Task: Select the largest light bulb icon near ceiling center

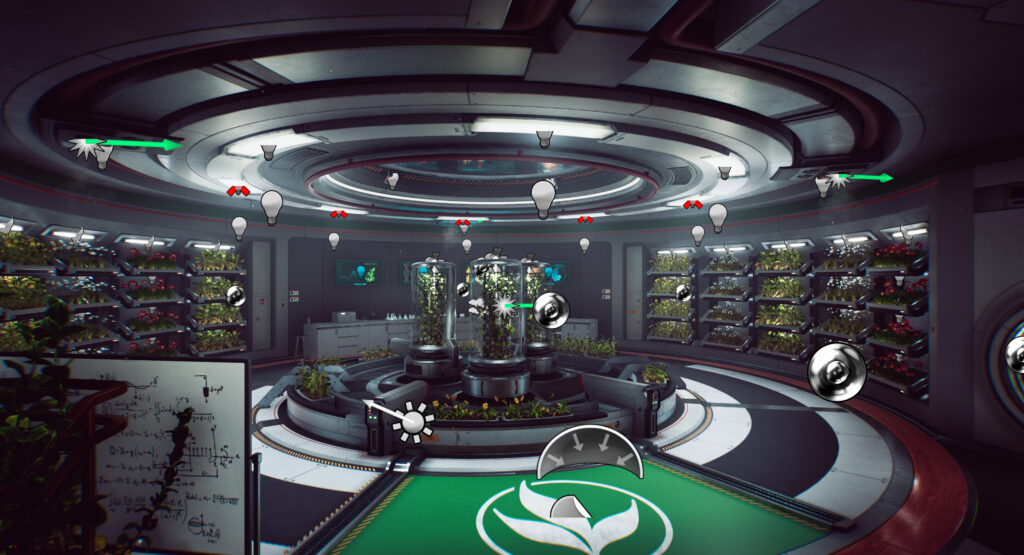Action: point(543,198)
